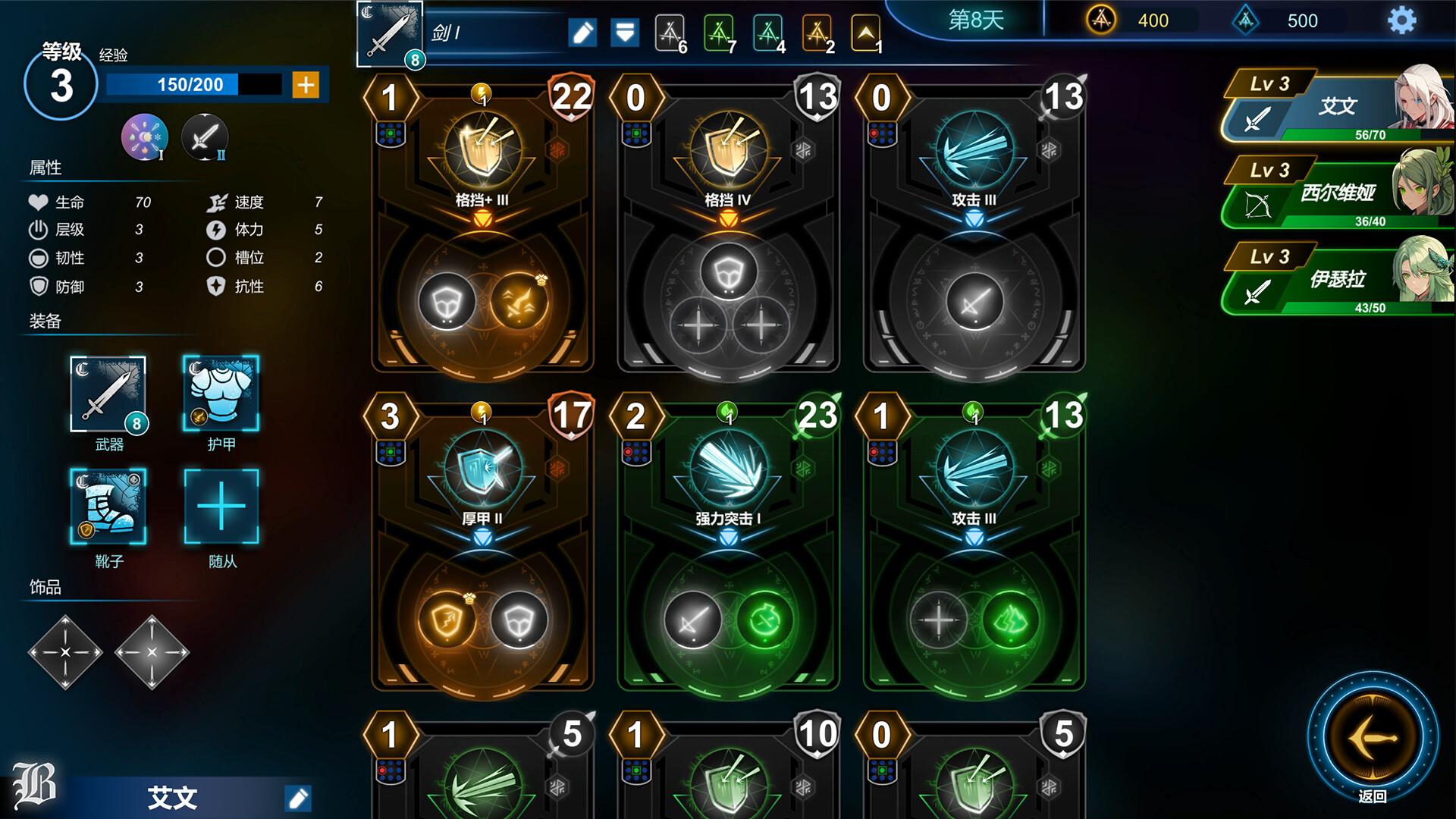Image resolution: width=1456 pixels, height=819 pixels.
Task: Click the gold upward arrow card filter
Action: 865,33
